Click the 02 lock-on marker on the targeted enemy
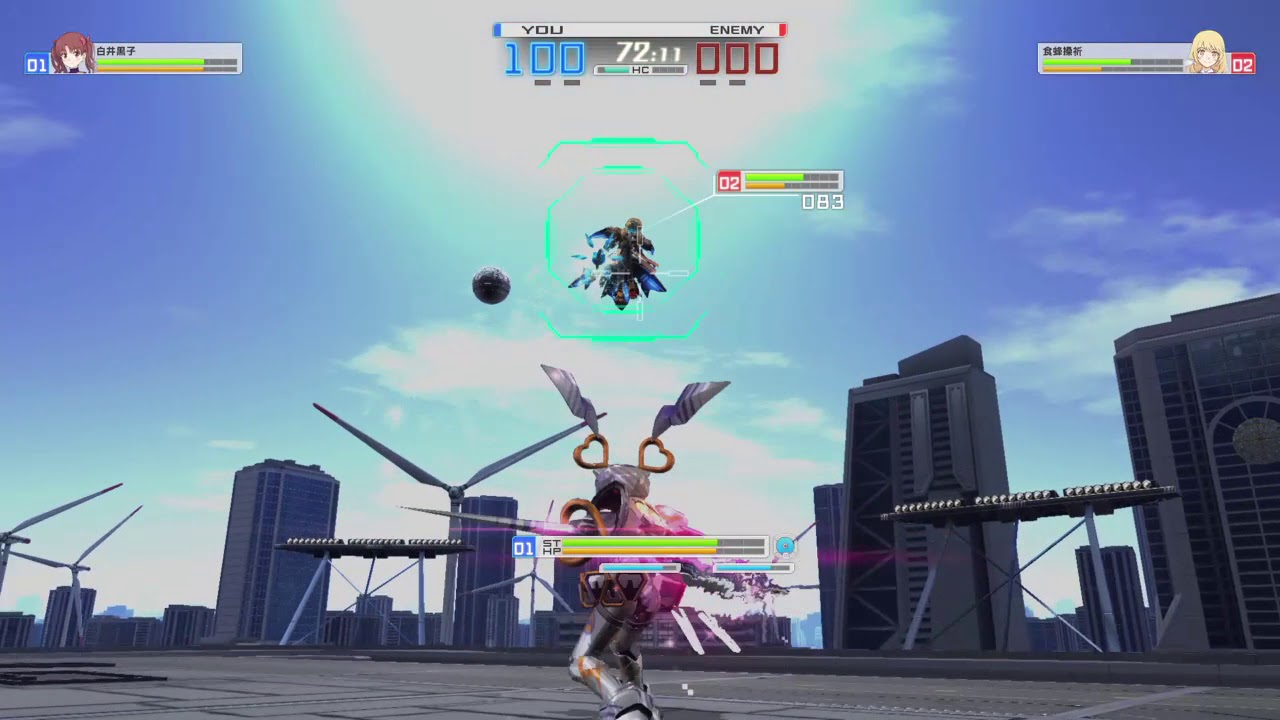Viewport: 1280px width, 720px height. point(728,181)
